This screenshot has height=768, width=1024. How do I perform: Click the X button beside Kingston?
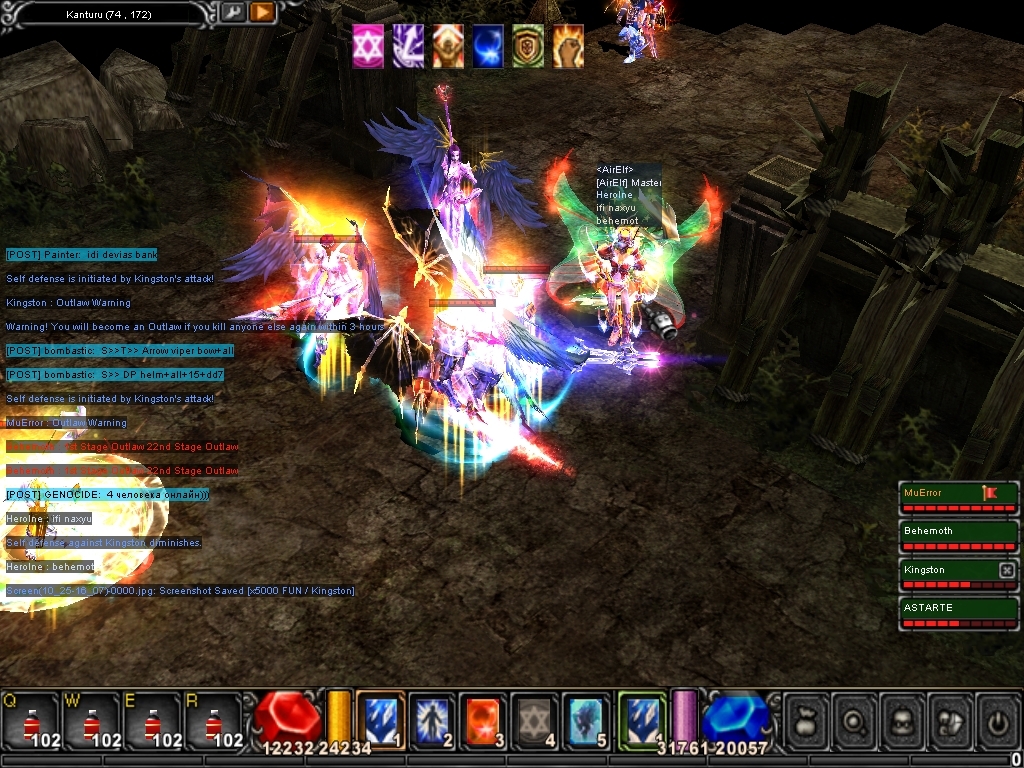point(1007,570)
